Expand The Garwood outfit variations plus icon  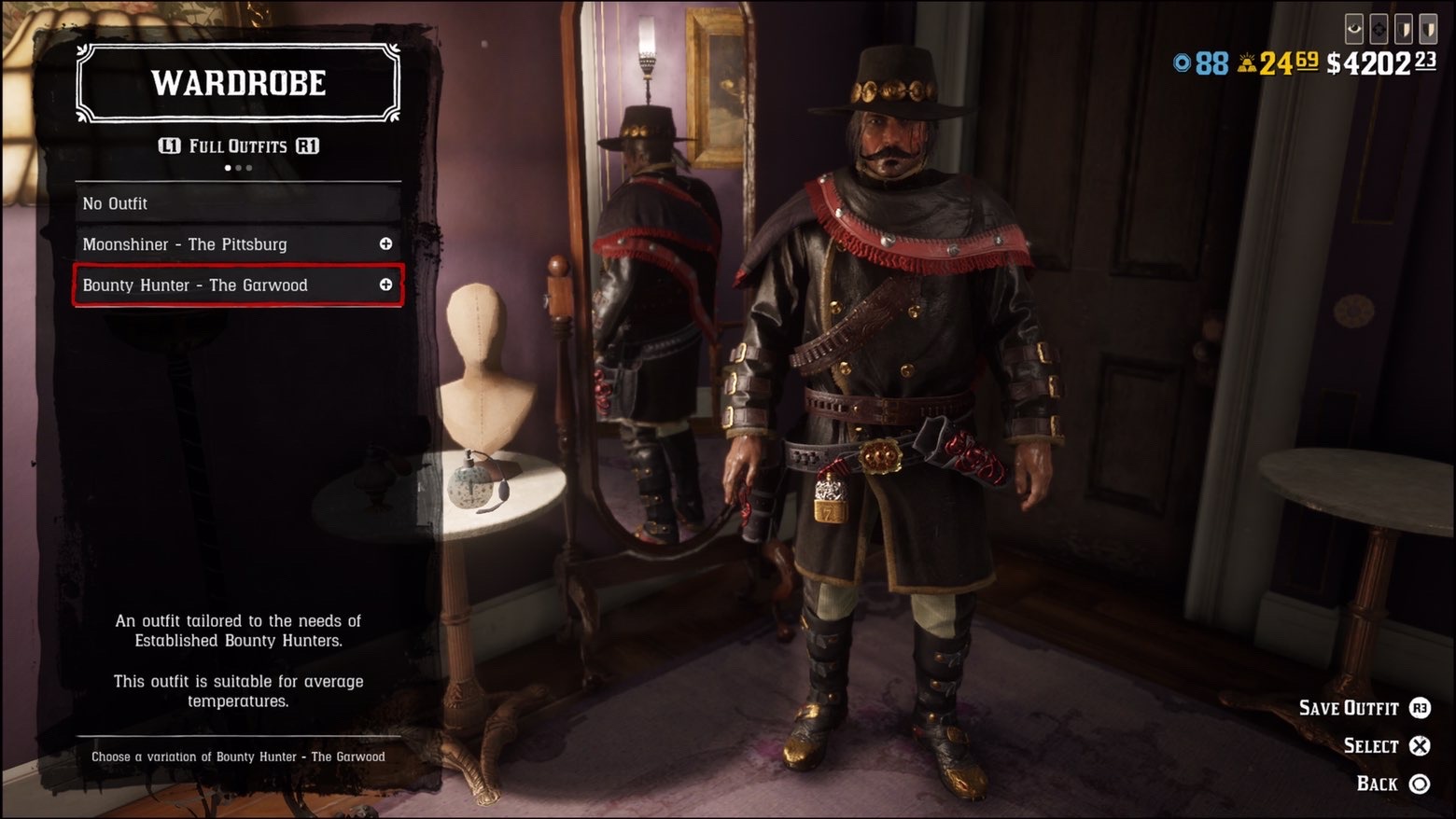coord(385,285)
